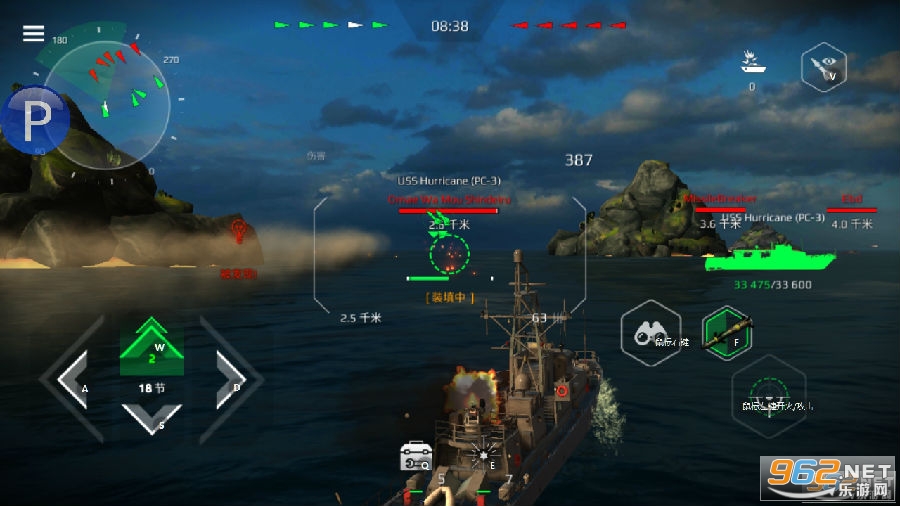Viewport: 900px width, 506px height.
Task: Steer right with the D arrow
Action: 228,380
